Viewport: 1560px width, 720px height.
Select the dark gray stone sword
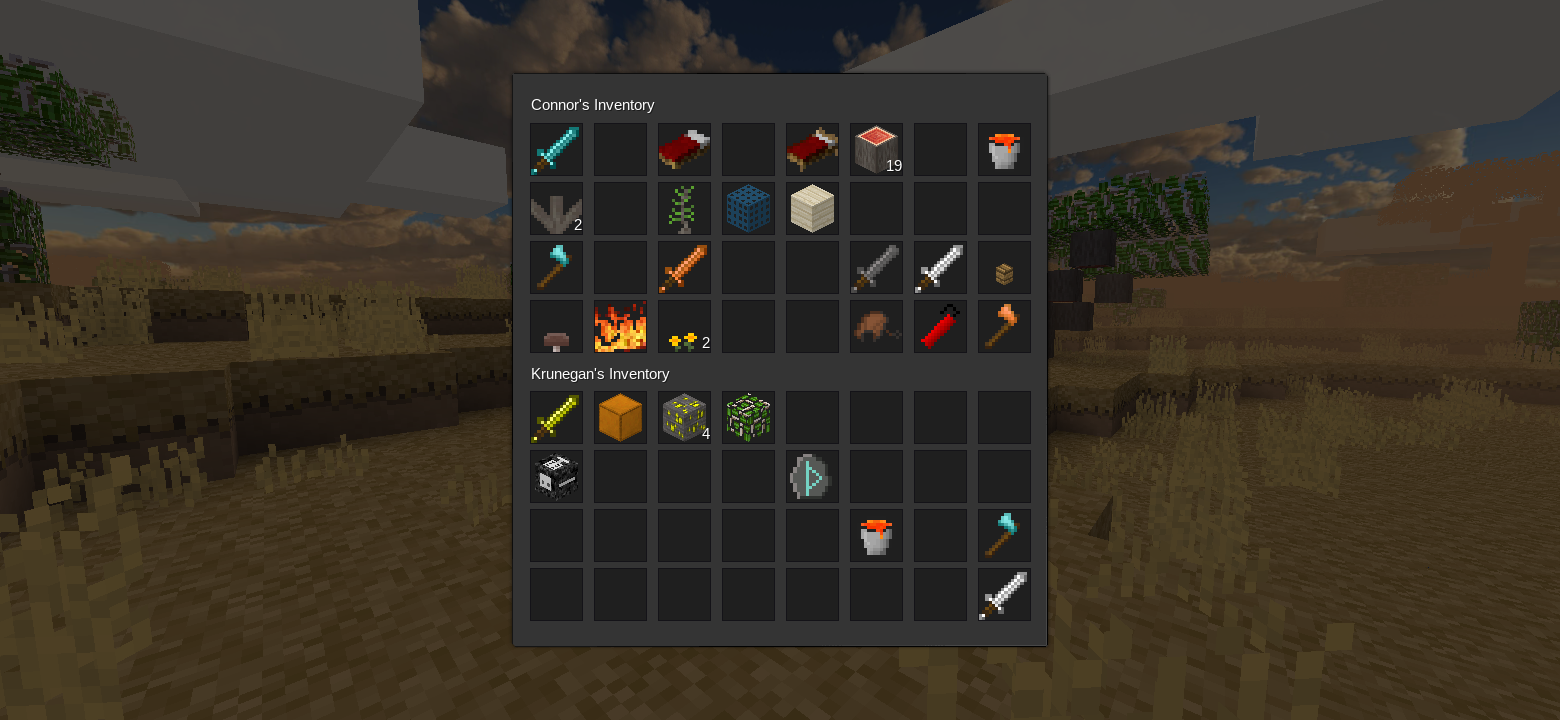(876, 268)
